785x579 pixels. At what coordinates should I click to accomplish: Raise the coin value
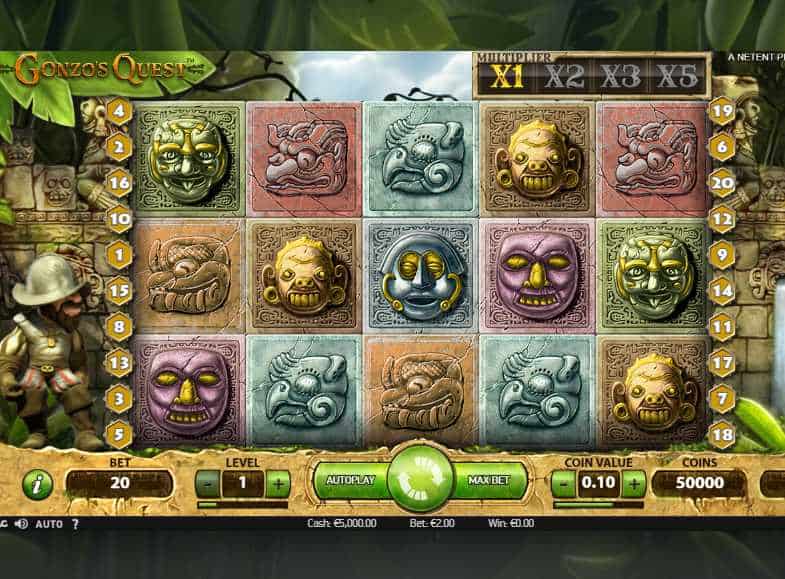click(634, 484)
